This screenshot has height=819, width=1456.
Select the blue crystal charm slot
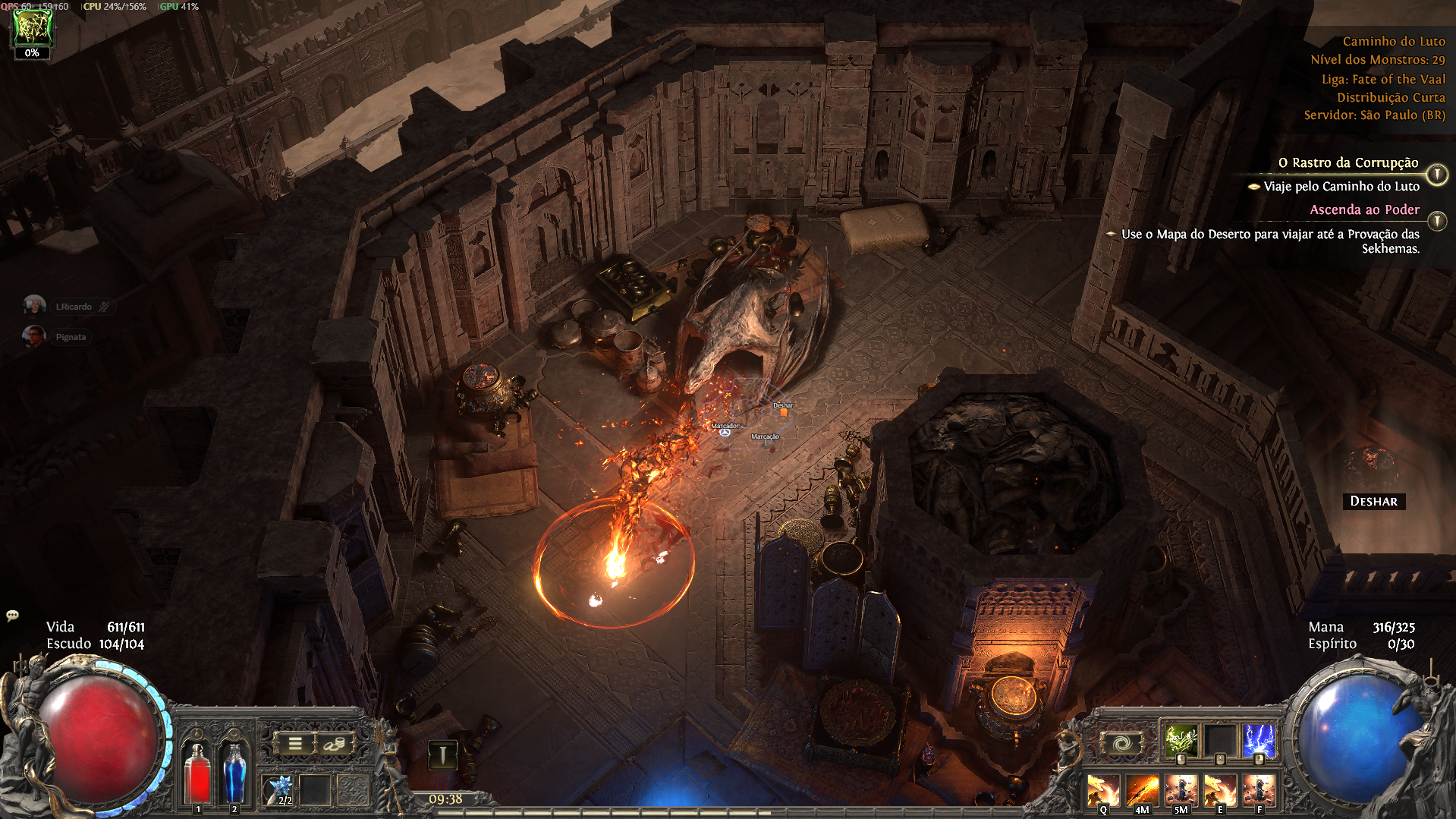(278, 789)
